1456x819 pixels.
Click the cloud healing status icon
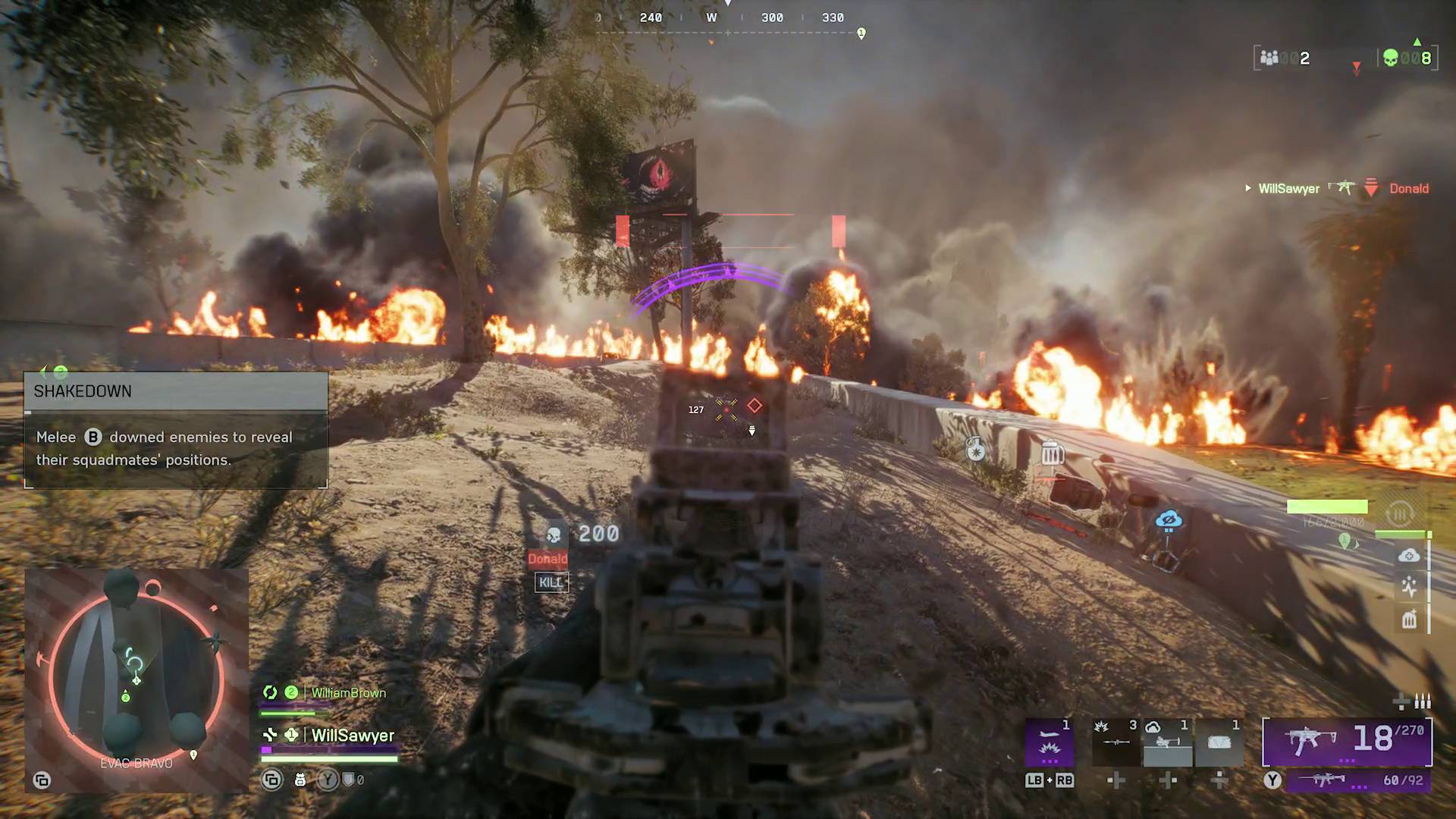[1410, 556]
